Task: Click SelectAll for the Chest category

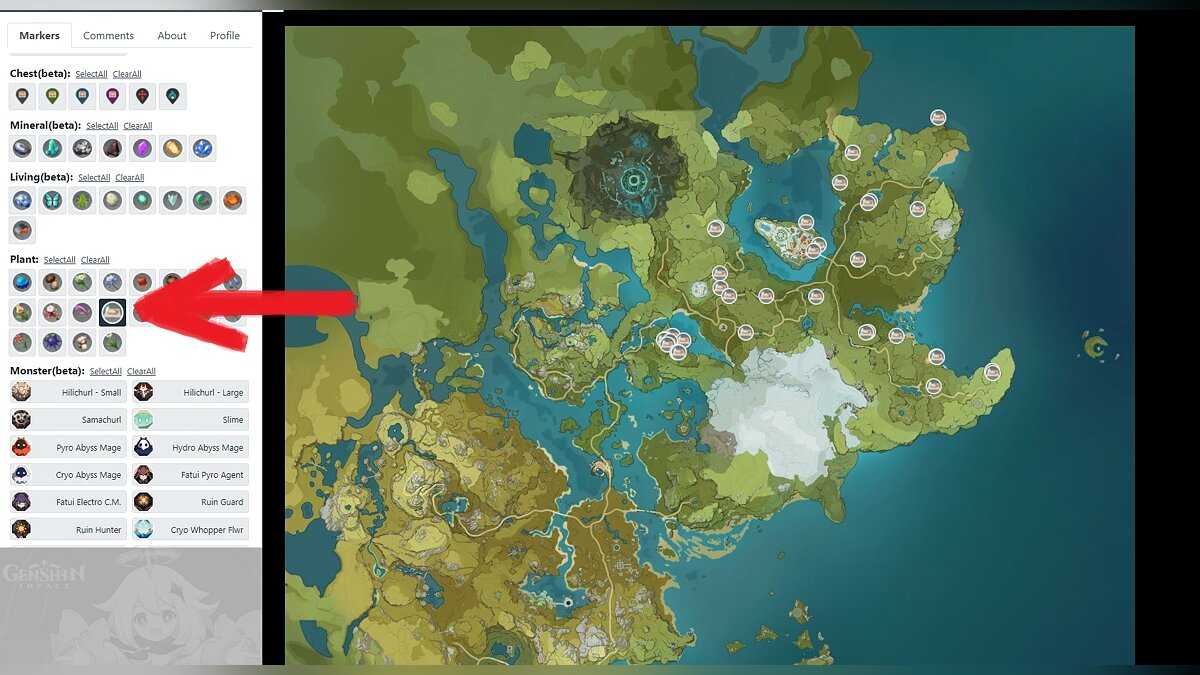Action: pyautogui.click(x=91, y=74)
